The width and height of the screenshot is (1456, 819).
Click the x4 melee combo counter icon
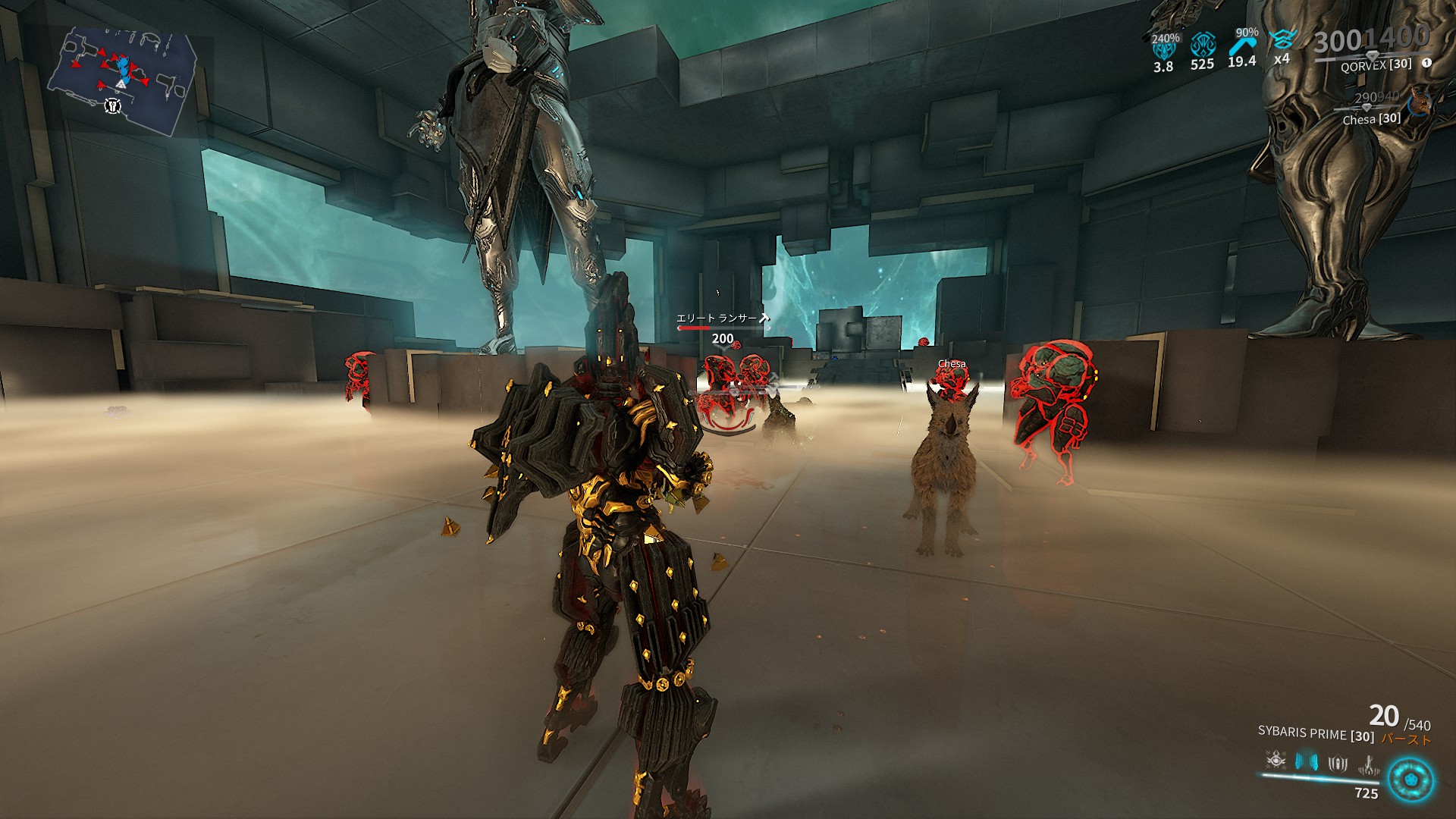1282,42
